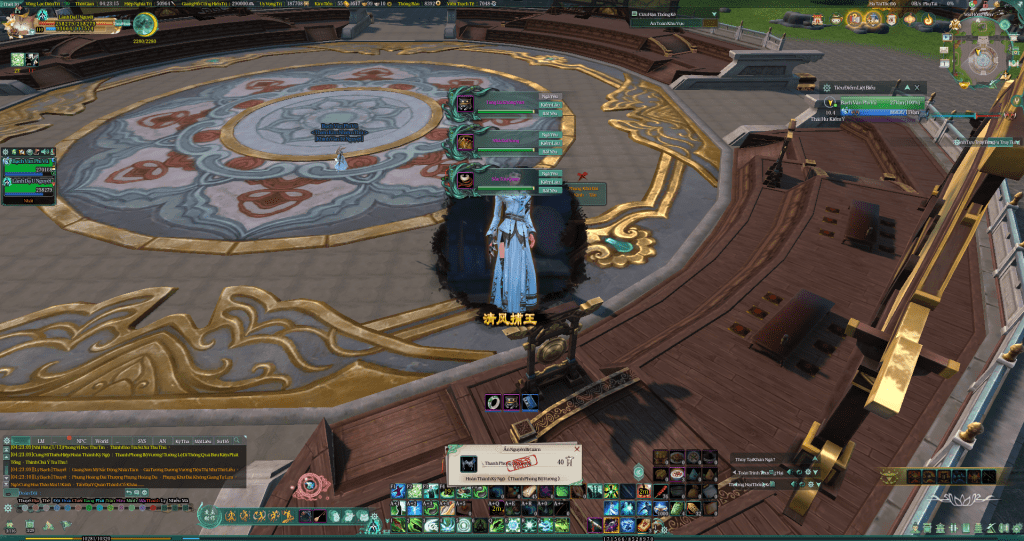
Task: Select the third party member portrait
Action: 466,181
